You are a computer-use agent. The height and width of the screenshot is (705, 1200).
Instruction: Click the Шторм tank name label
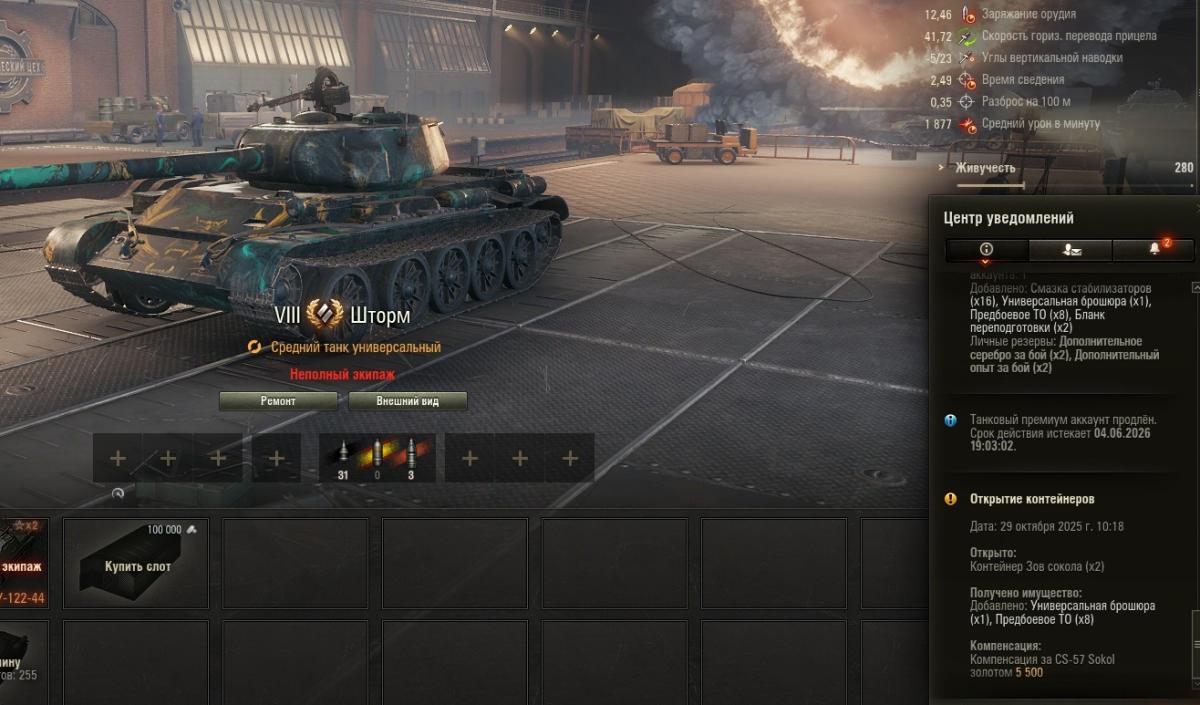point(380,316)
